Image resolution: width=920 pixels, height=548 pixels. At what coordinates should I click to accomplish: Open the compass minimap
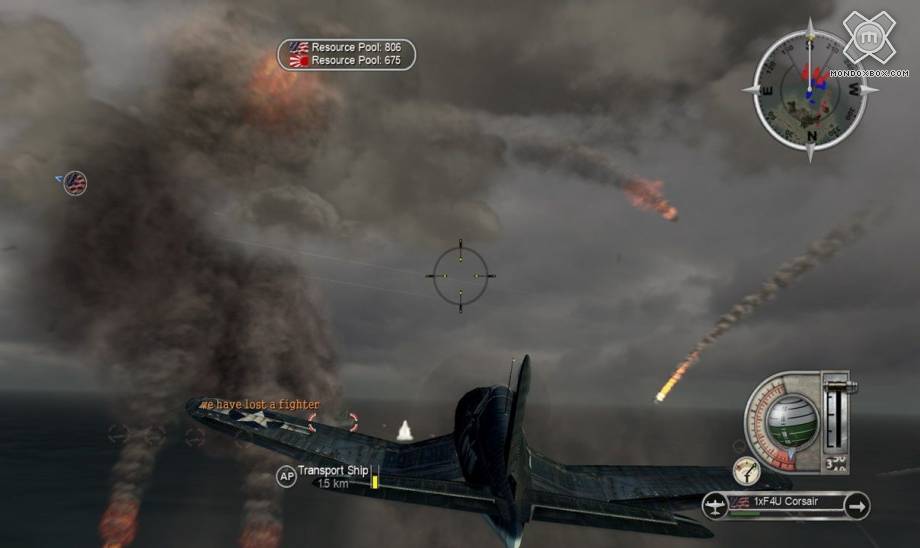(x=811, y=90)
